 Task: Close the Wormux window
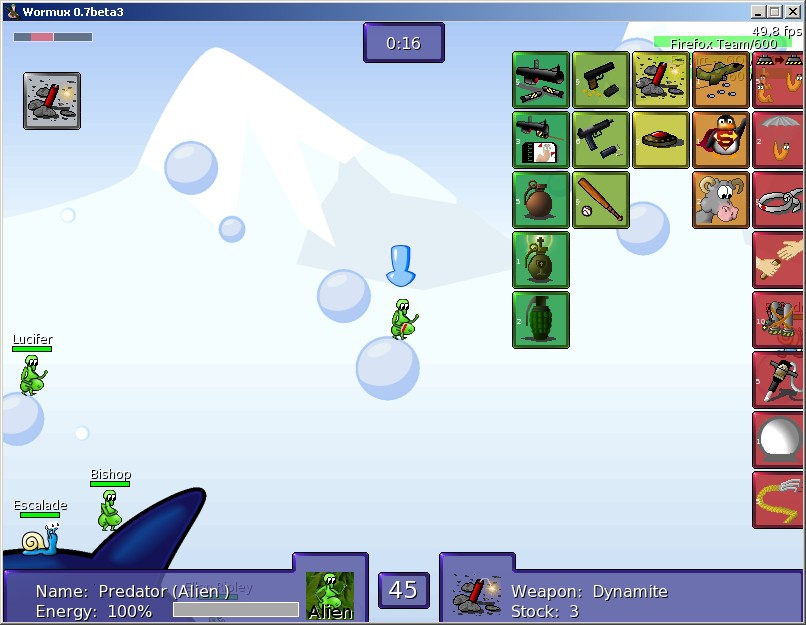coord(794,12)
